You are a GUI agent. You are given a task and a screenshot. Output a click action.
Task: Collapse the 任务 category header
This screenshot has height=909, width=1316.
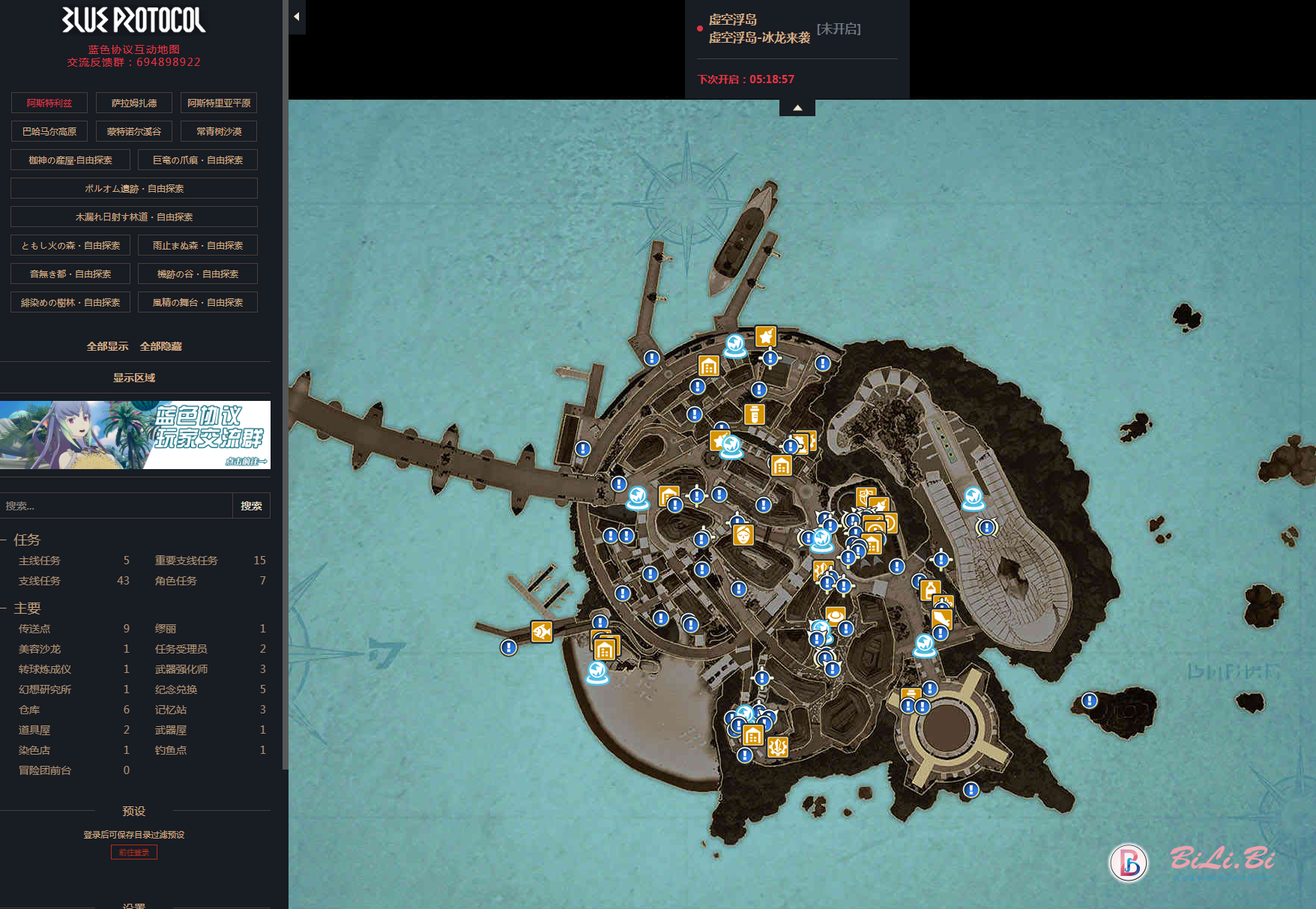pyautogui.click(x=26, y=540)
